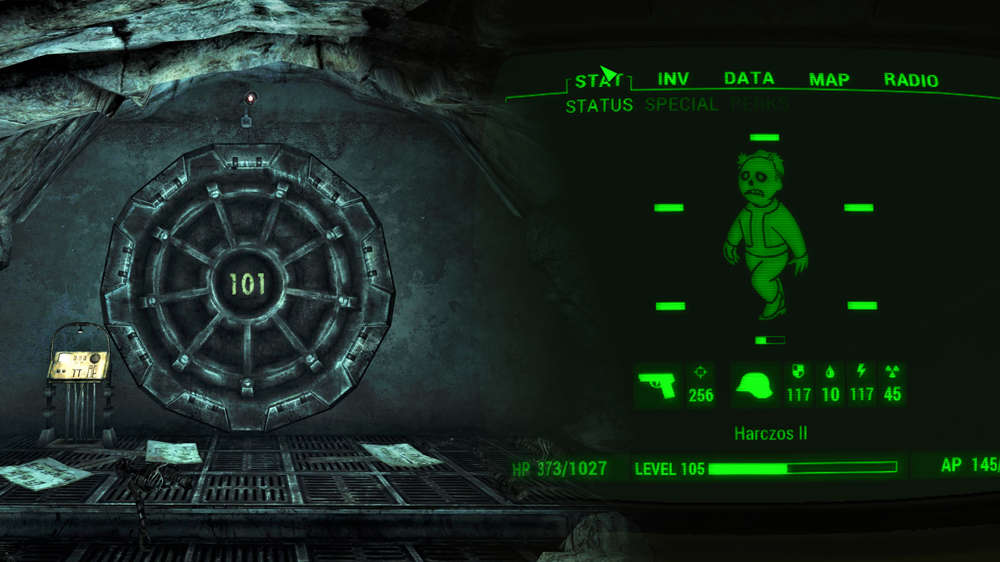Switch to the SPECIAL sub-tab
This screenshot has width=1000, height=562.
point(681,104)
